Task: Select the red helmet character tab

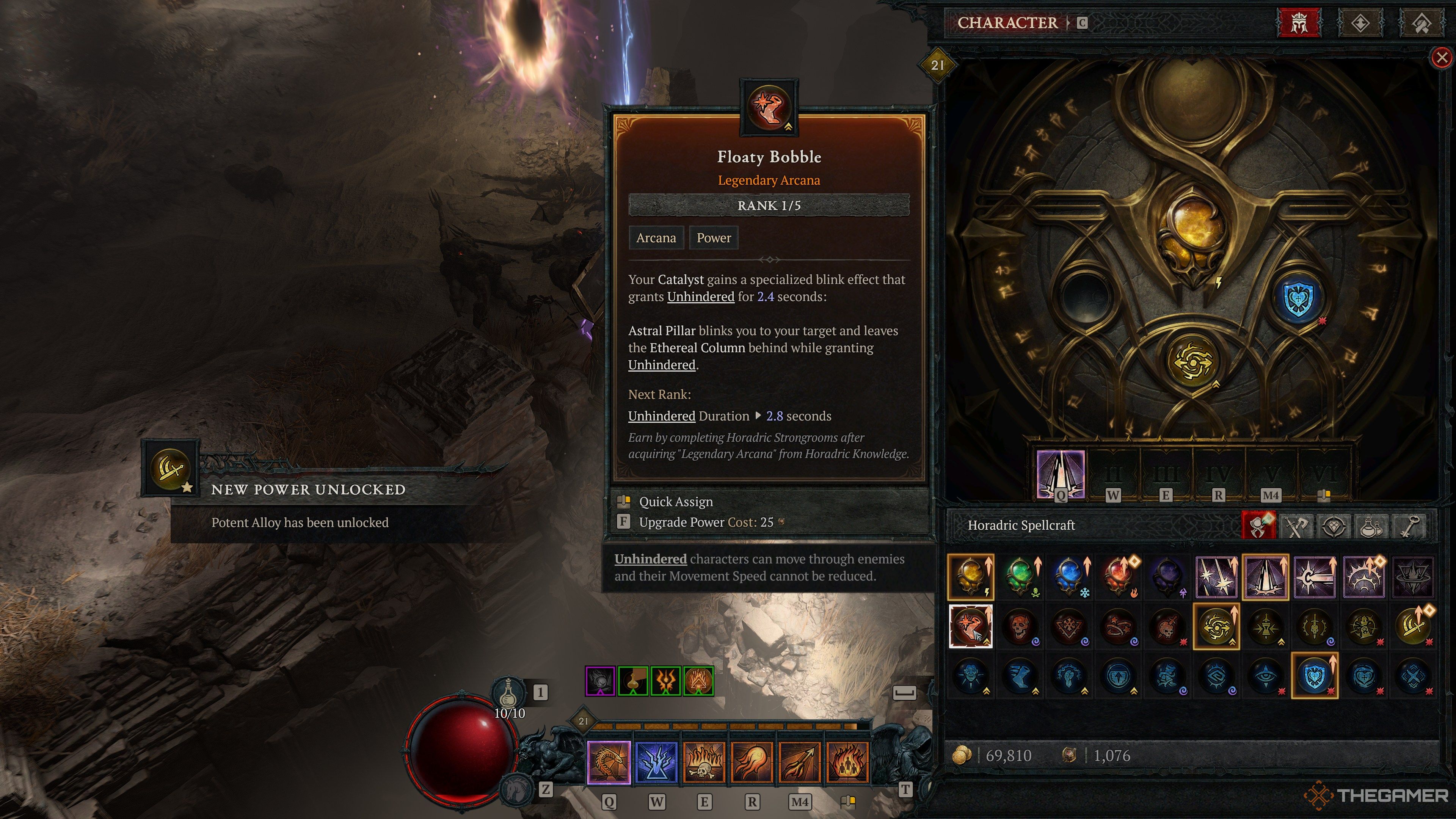Action: point(1299,23)
